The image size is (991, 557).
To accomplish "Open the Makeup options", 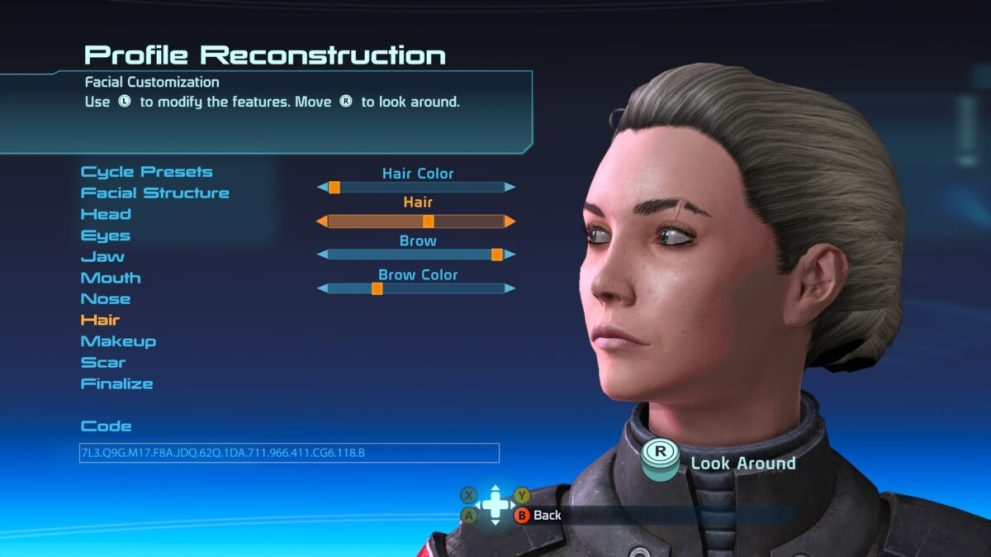I will coord(118,341).
